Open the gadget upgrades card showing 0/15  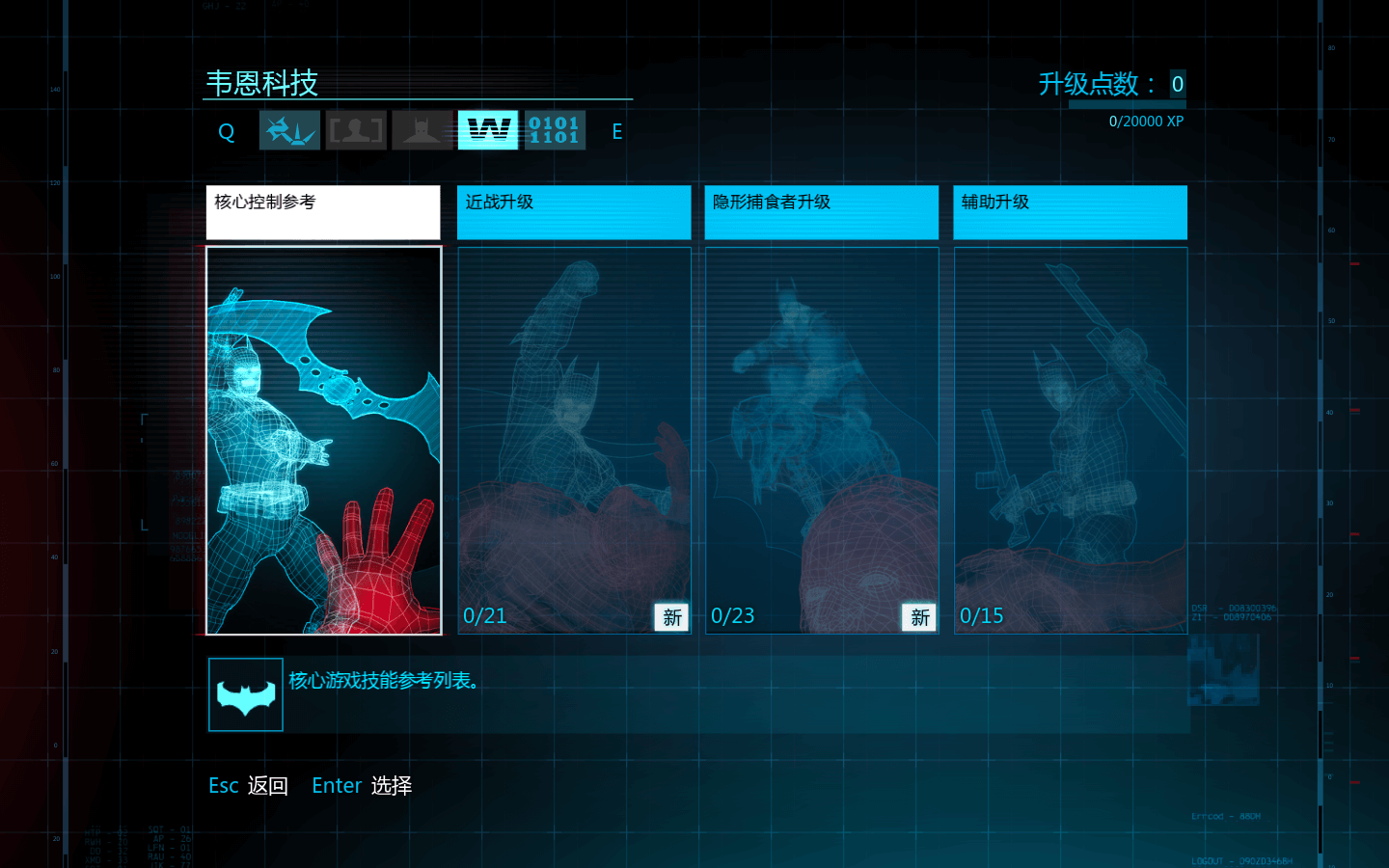[x=1070, y=441]
